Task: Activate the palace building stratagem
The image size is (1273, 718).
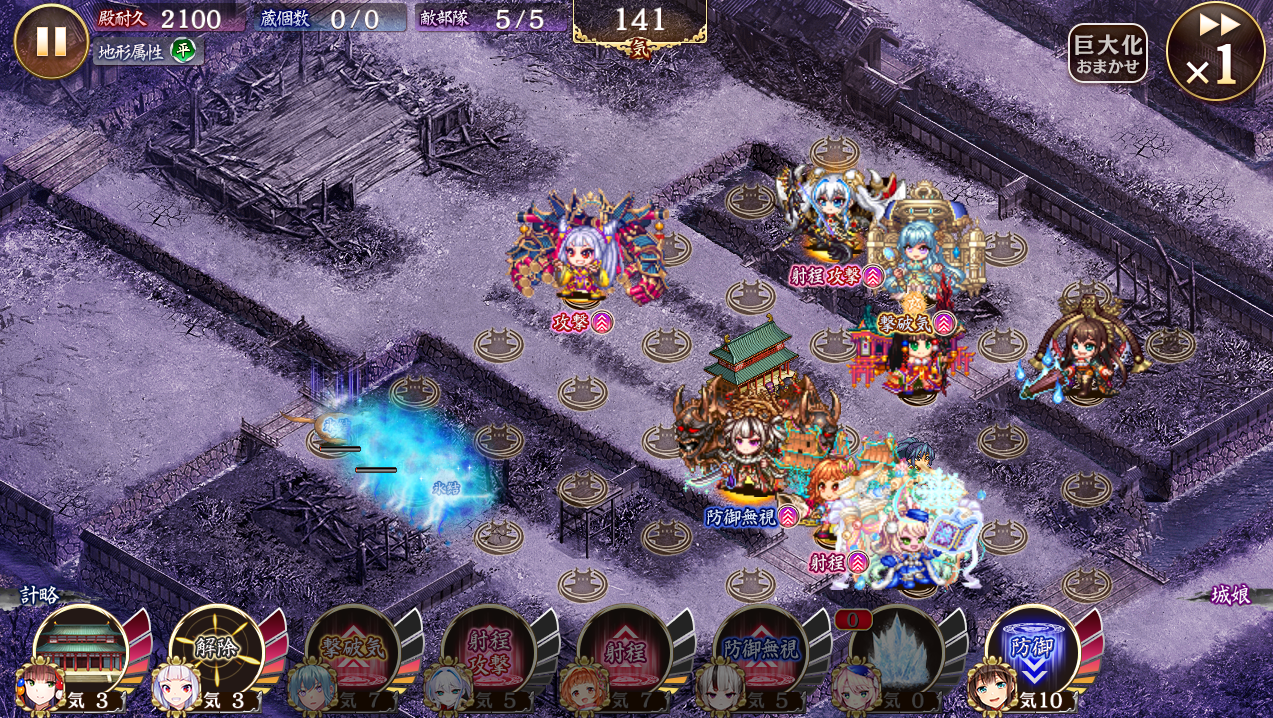Action: tap(81, 652)
